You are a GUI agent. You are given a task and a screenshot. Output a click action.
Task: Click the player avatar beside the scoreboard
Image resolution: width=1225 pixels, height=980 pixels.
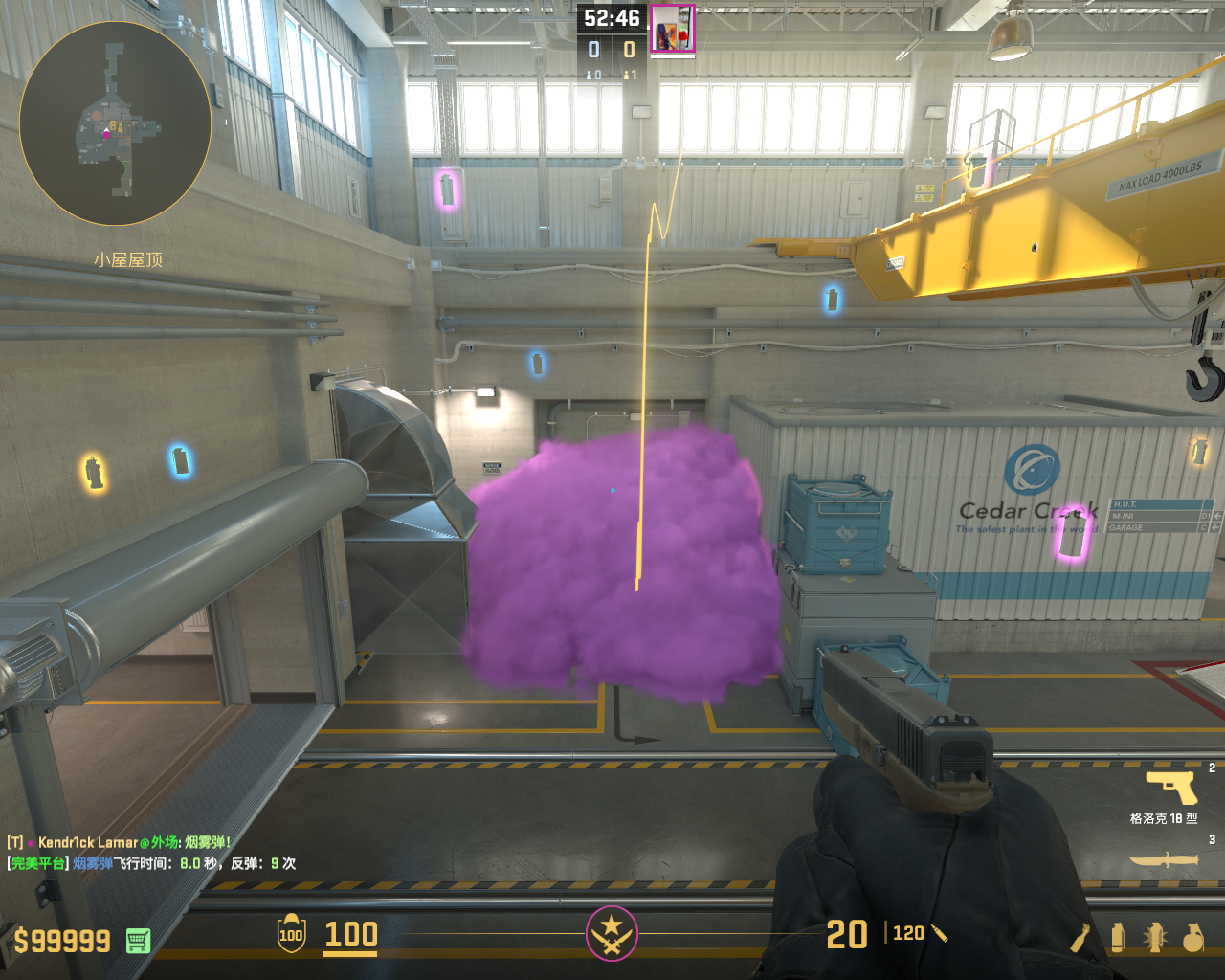[673, 29]
